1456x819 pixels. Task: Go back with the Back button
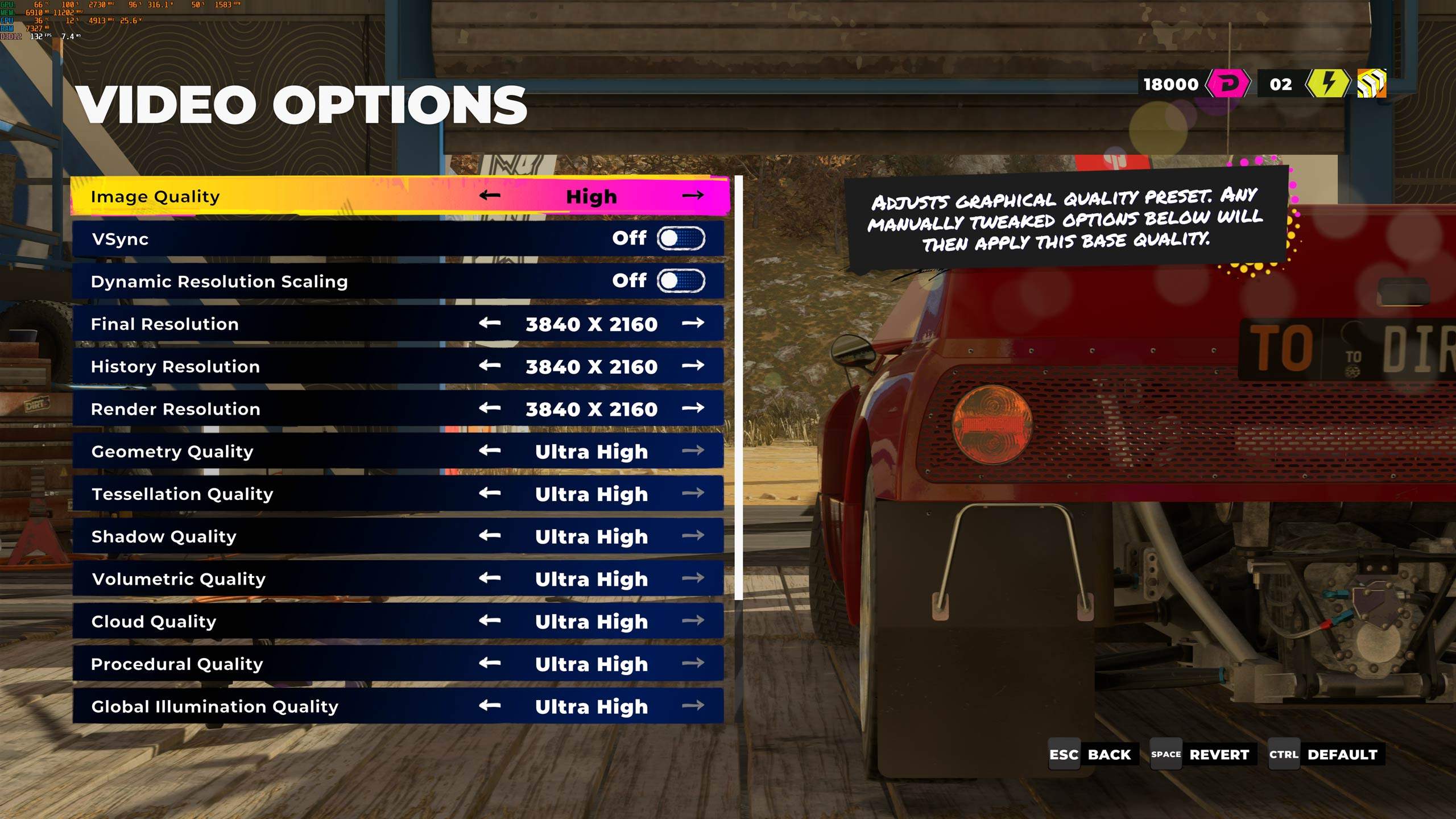[x=1093, y=755]
